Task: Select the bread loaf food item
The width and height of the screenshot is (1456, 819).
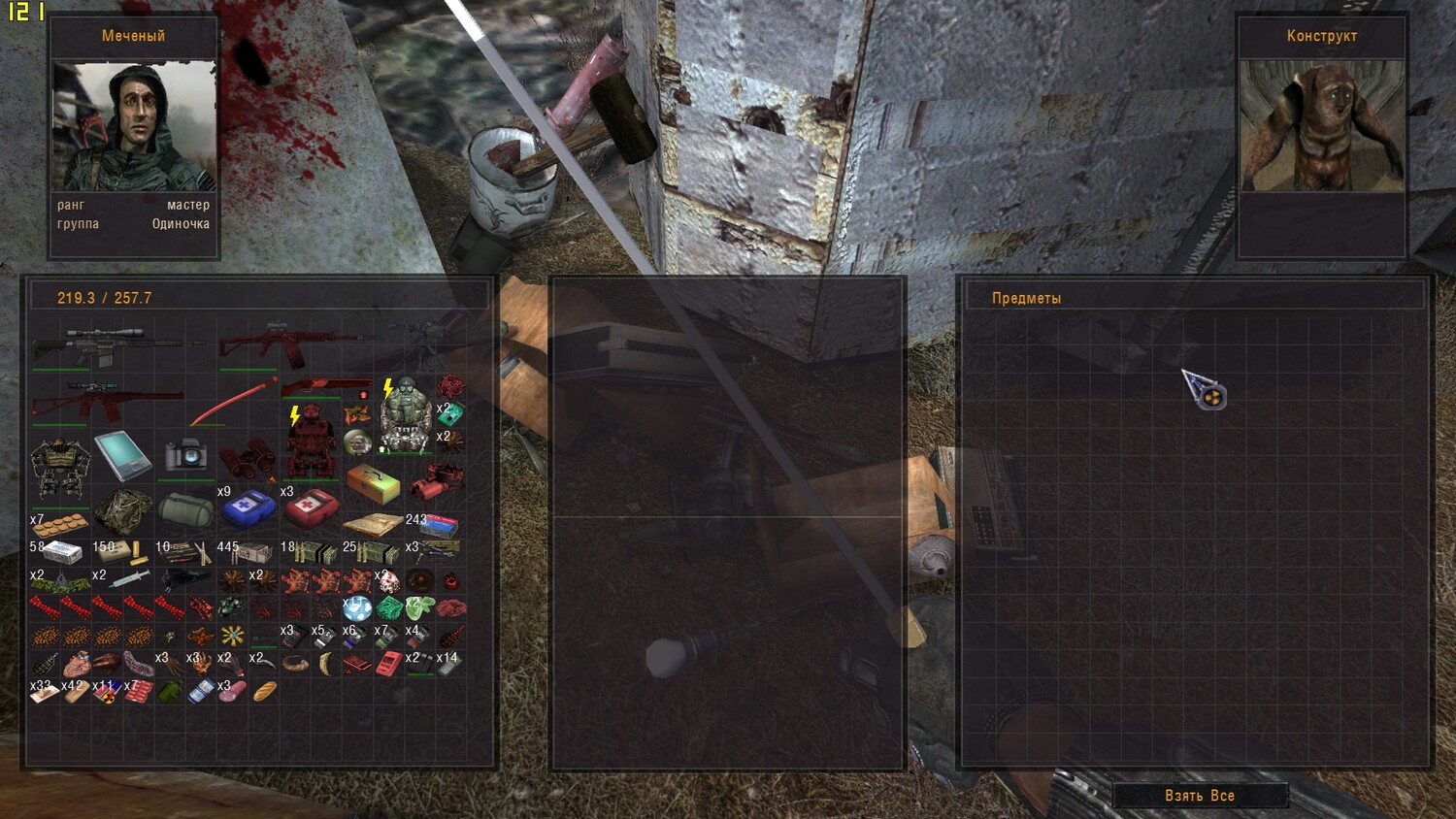Action: (x=264, y=691)
